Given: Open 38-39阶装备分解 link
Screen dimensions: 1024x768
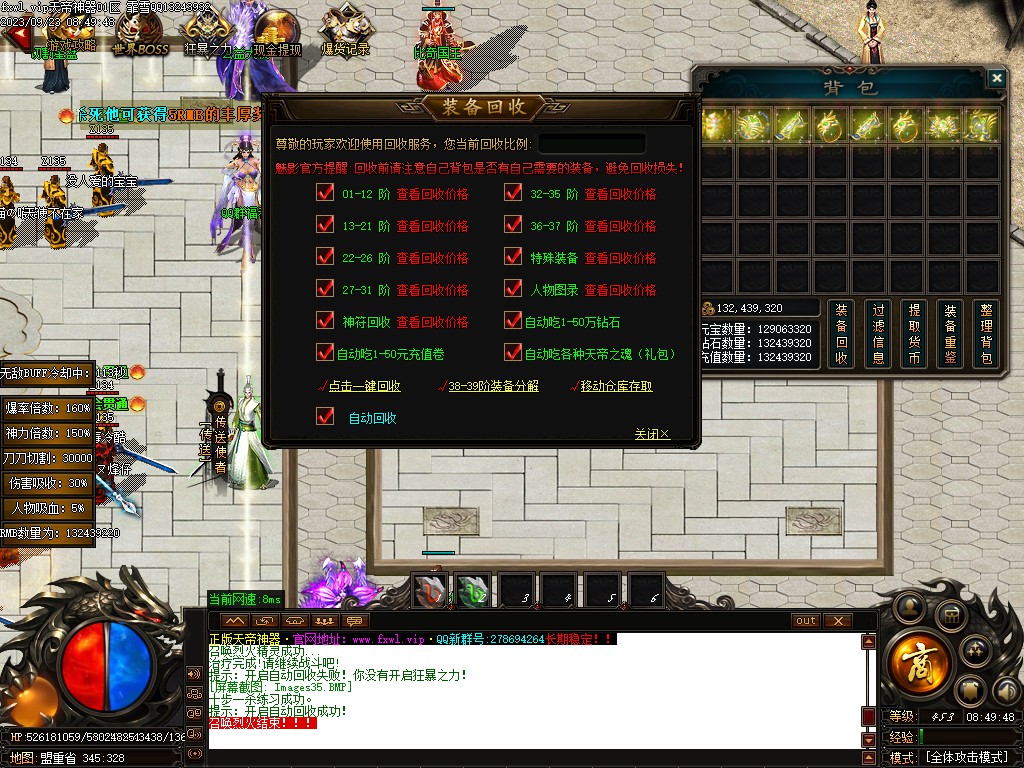Looking at the screenshot, I should [x=495, y=386].
